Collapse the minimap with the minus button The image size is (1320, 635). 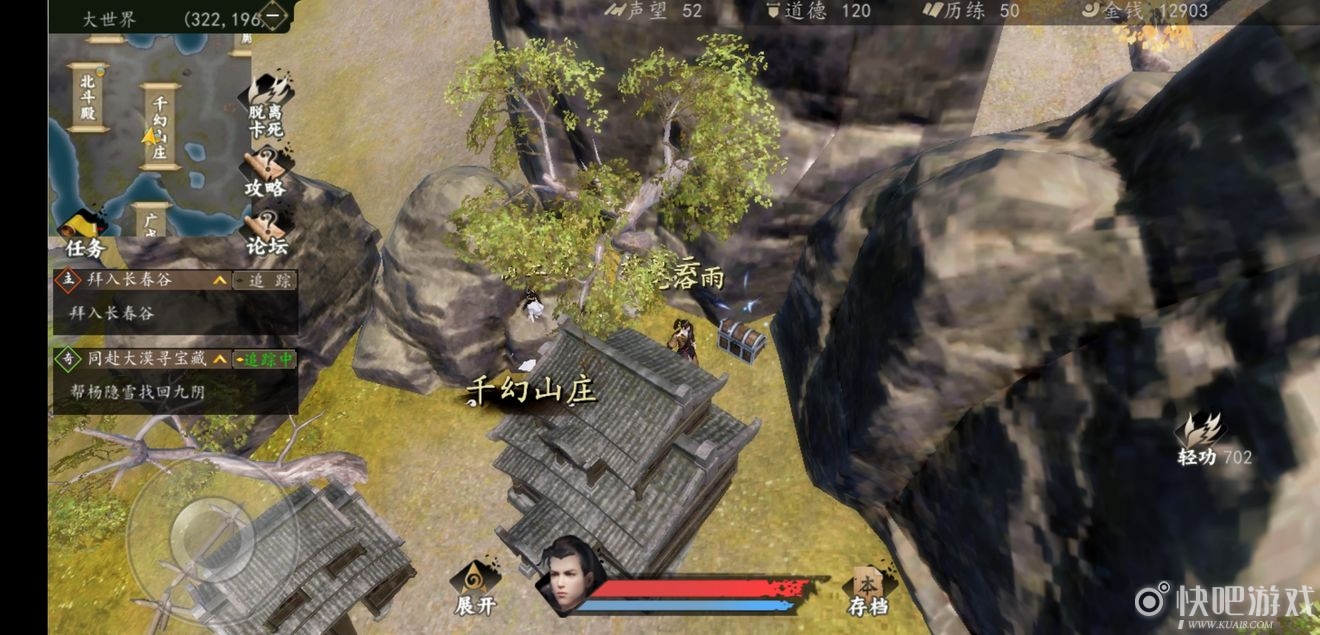pos(274,16)
